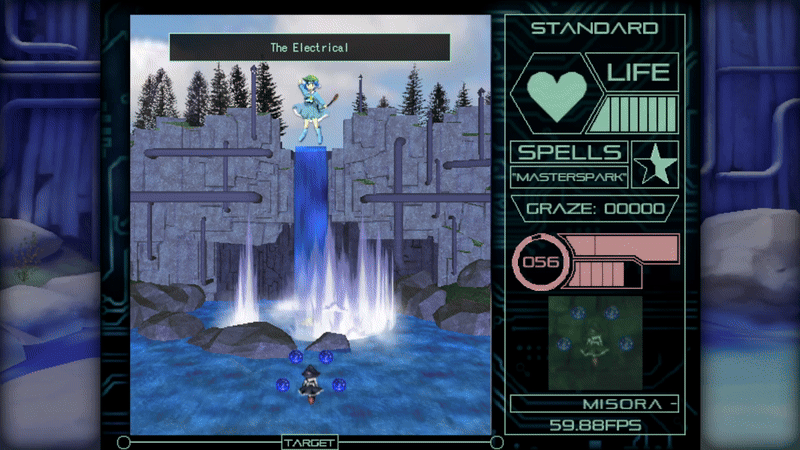Screen dimensions: 800x450
Task: Click the "The Electrical" spell card banner
Action: (309, 47)
